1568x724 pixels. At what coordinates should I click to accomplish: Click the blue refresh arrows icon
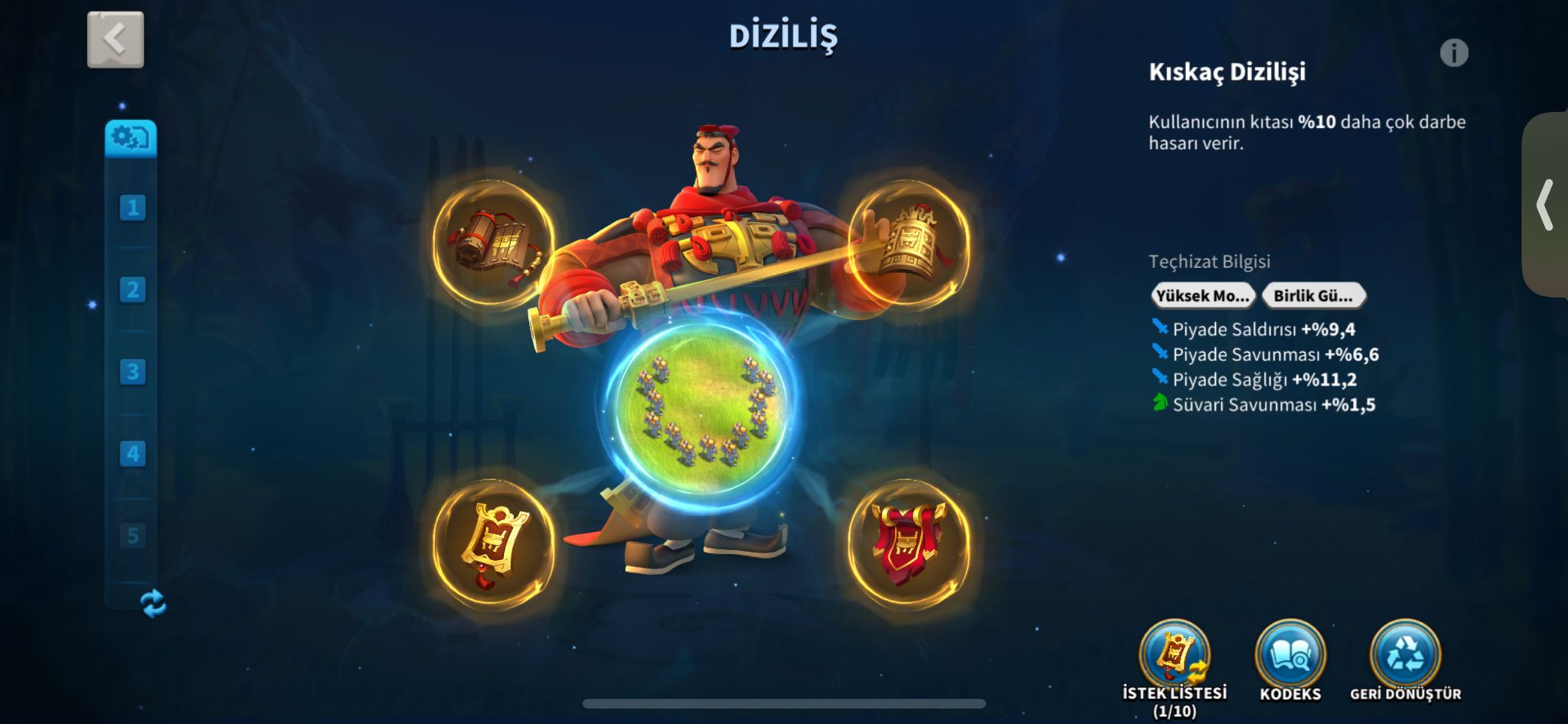(154, 603)
